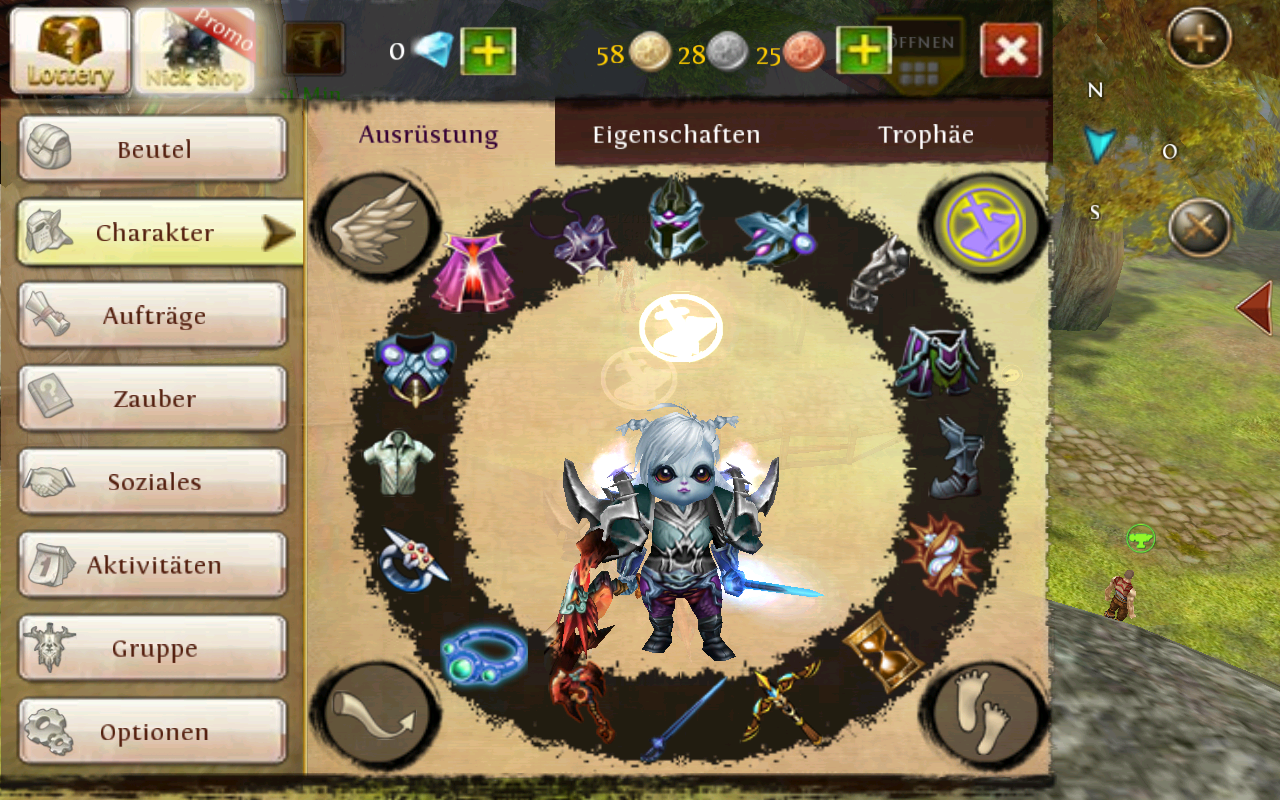
Task: Select the equipped helmet slot
Action: 676,218
